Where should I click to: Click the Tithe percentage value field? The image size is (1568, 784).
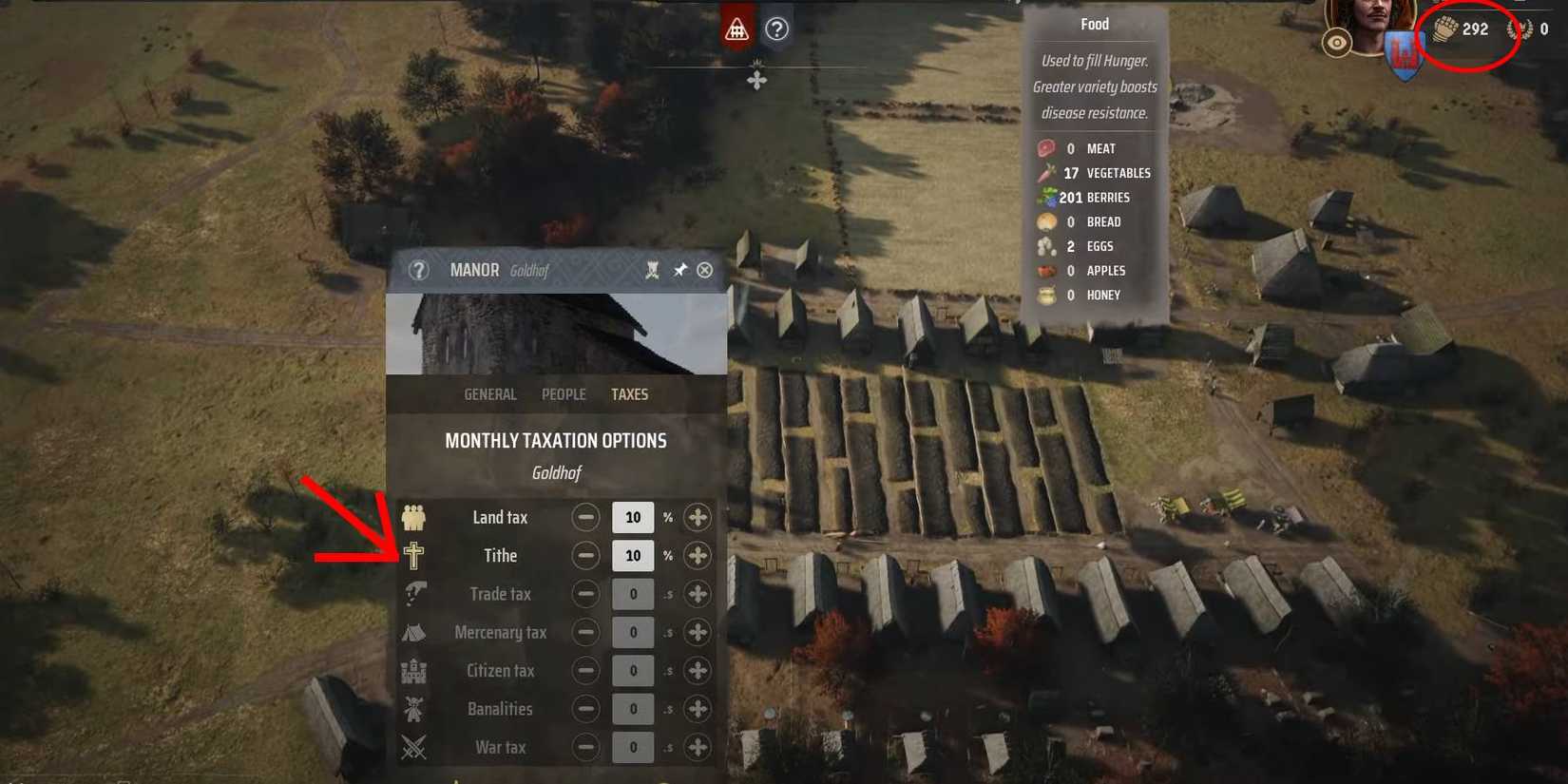[x=632, y=555]
